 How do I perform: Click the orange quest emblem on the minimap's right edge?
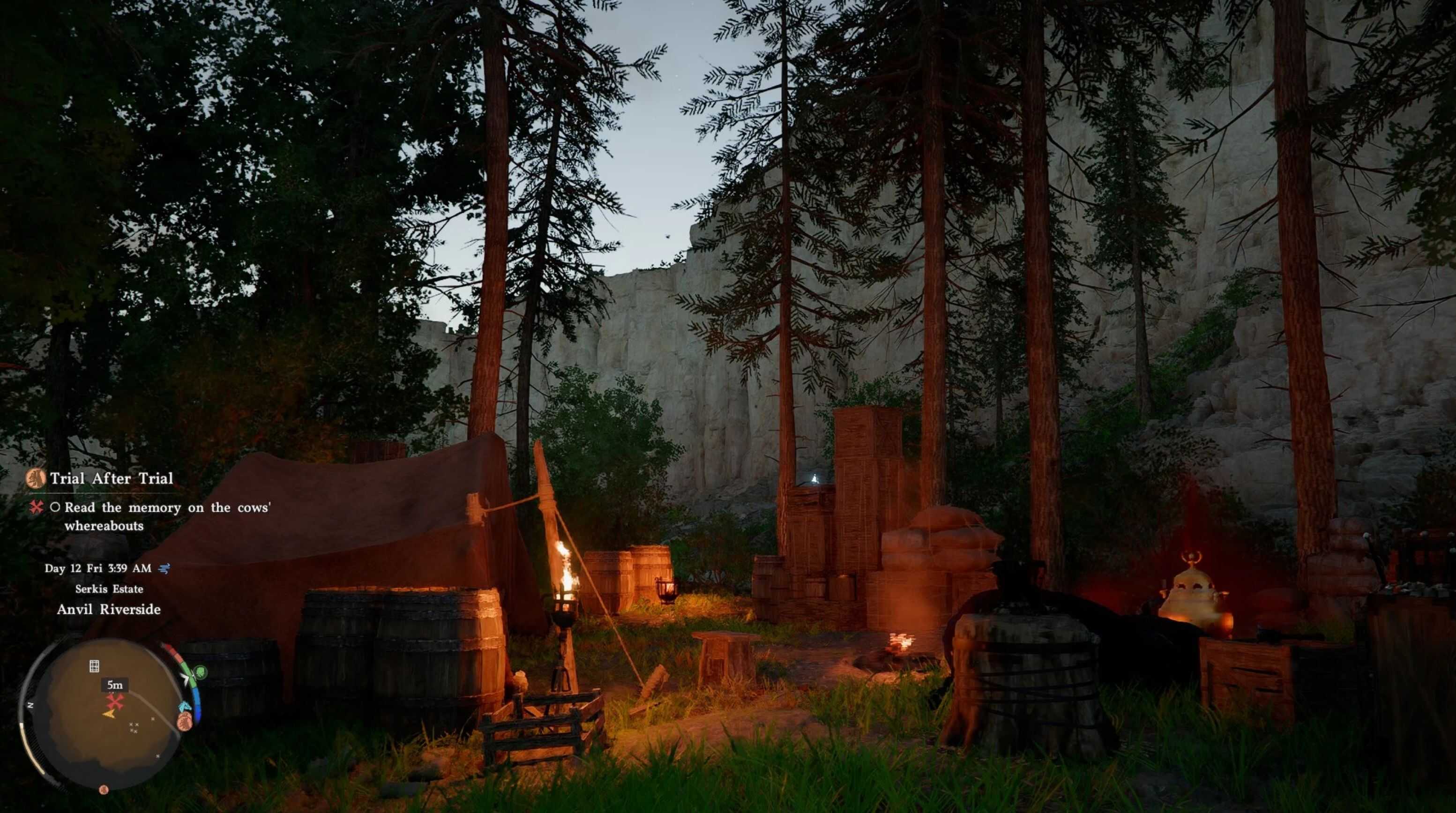184,721
